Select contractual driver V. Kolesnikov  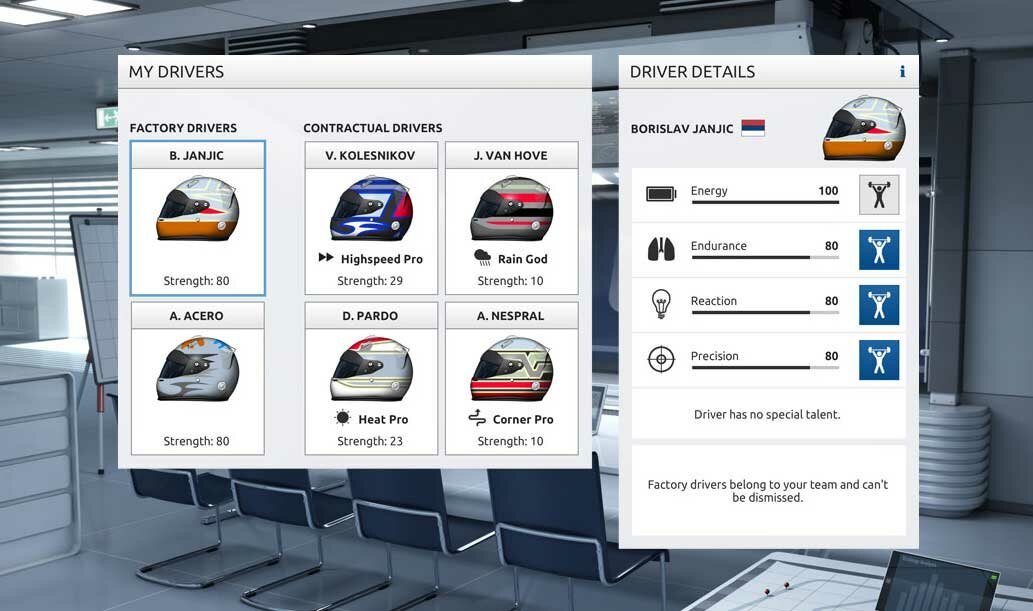tap(371, 218)
